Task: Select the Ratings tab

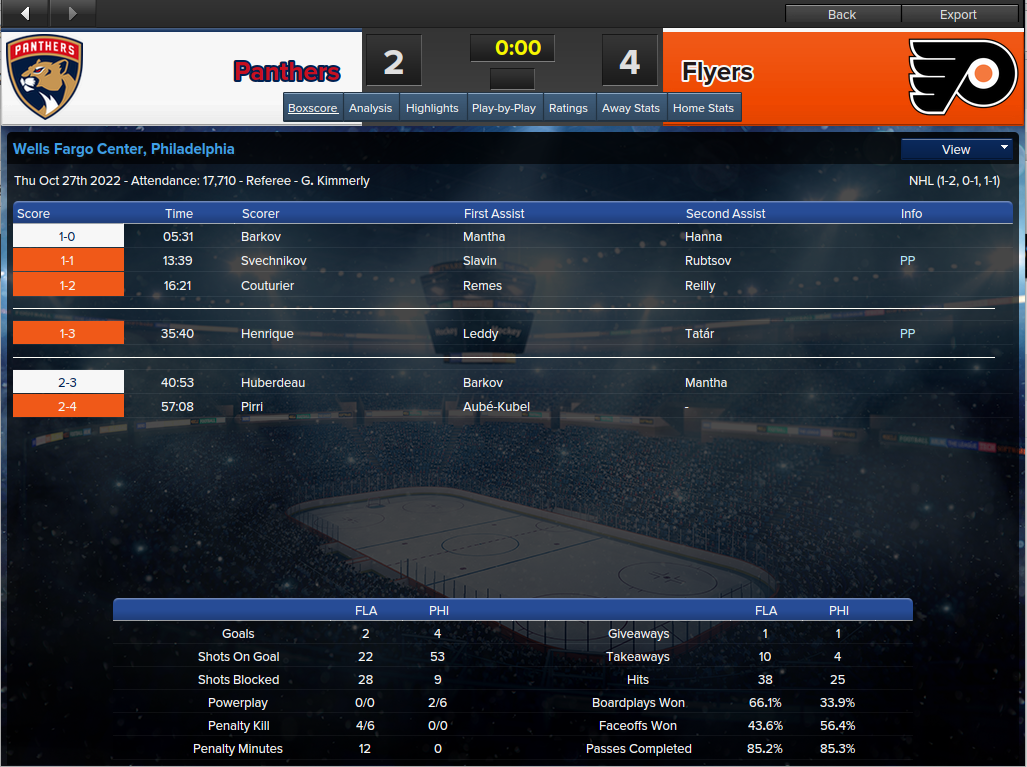Action: pos(568,108)
